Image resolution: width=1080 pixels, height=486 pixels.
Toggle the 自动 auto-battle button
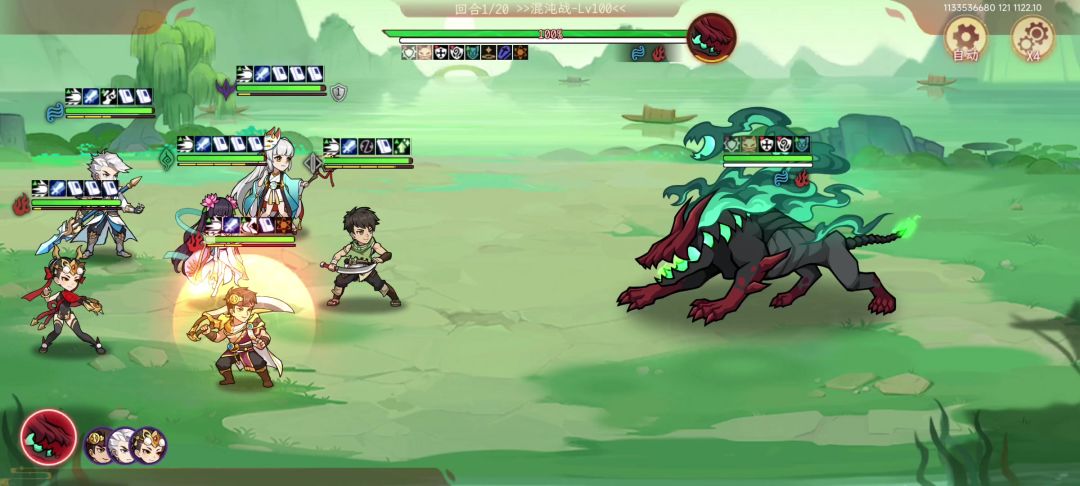click(x=966, y=40)
